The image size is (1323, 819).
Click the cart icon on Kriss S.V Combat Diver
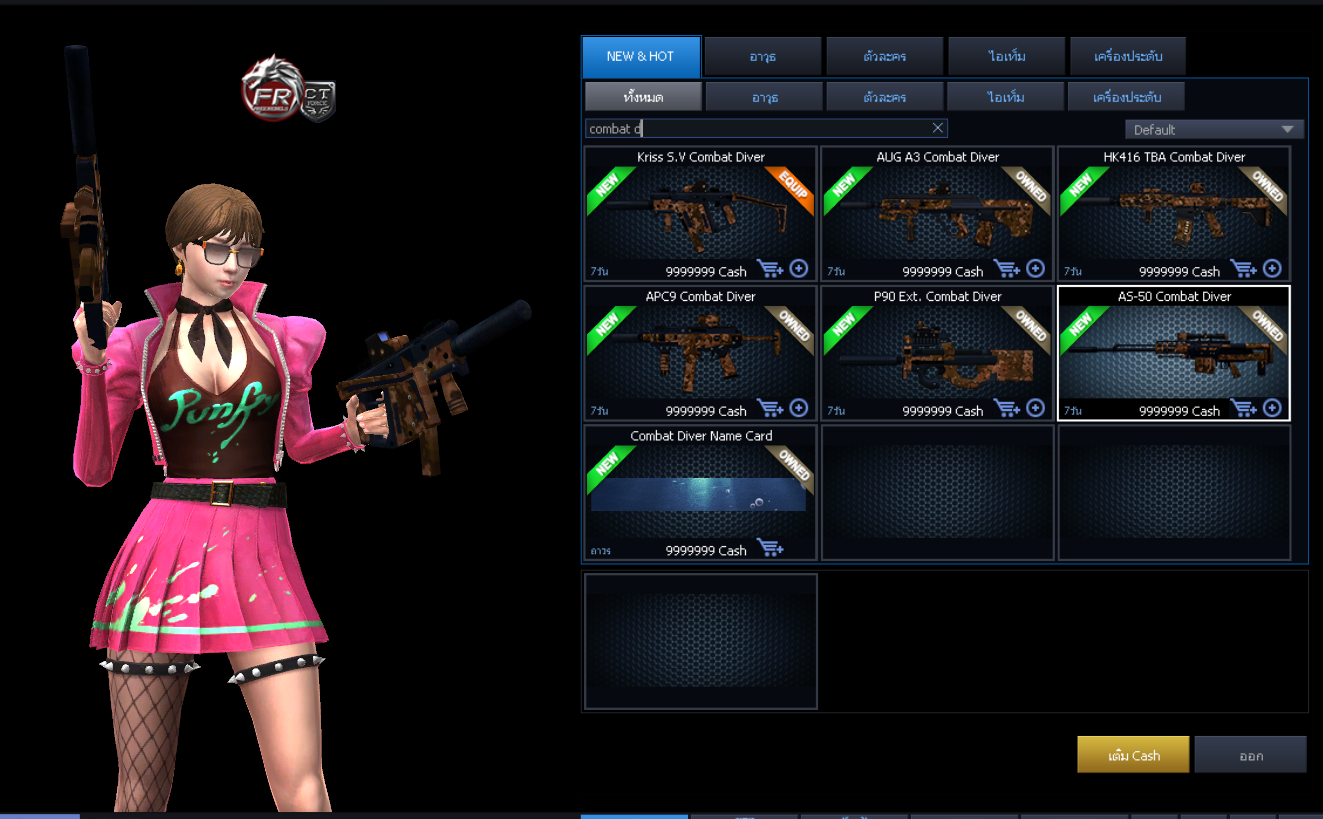(x=769, y=268)
